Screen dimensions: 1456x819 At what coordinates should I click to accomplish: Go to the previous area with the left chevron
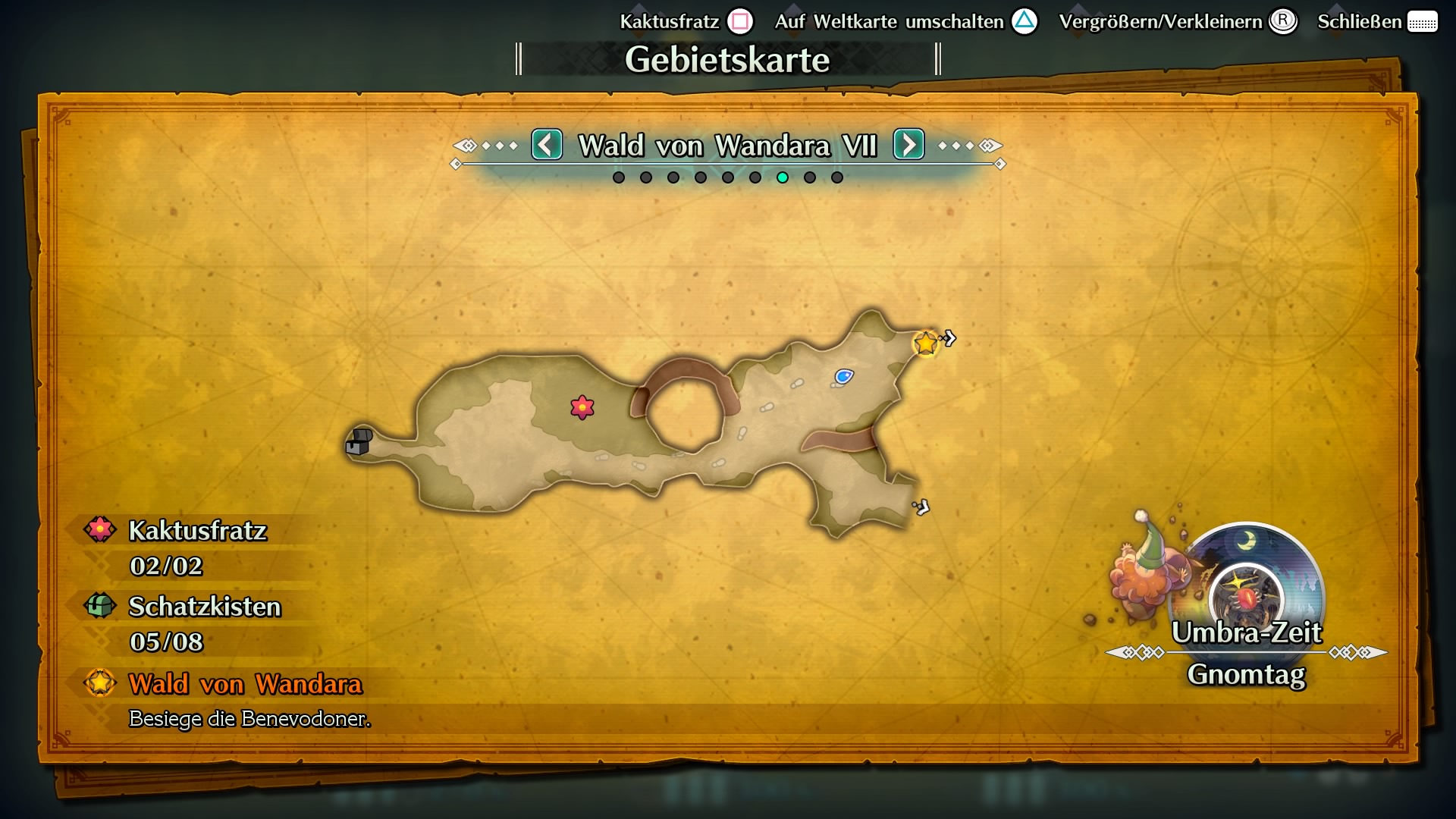coord(547,146)
